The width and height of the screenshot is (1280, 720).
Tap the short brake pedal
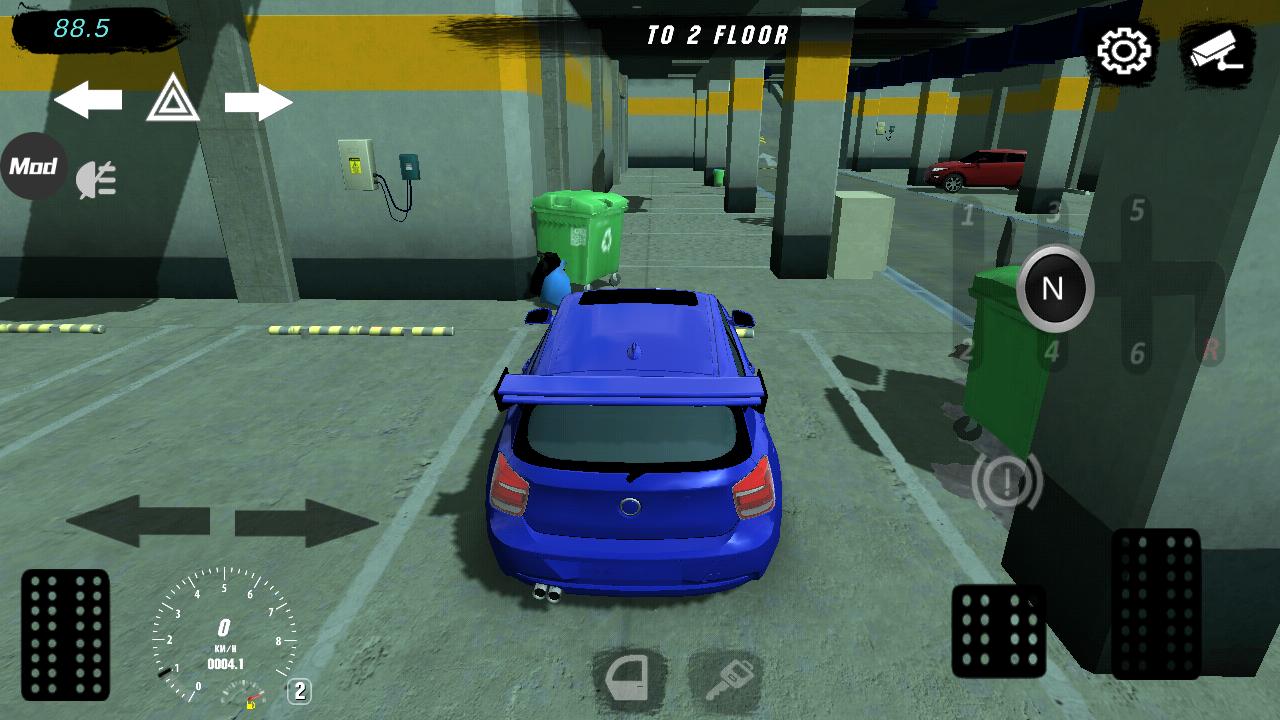pyautogui.click(x=998, y=631)
